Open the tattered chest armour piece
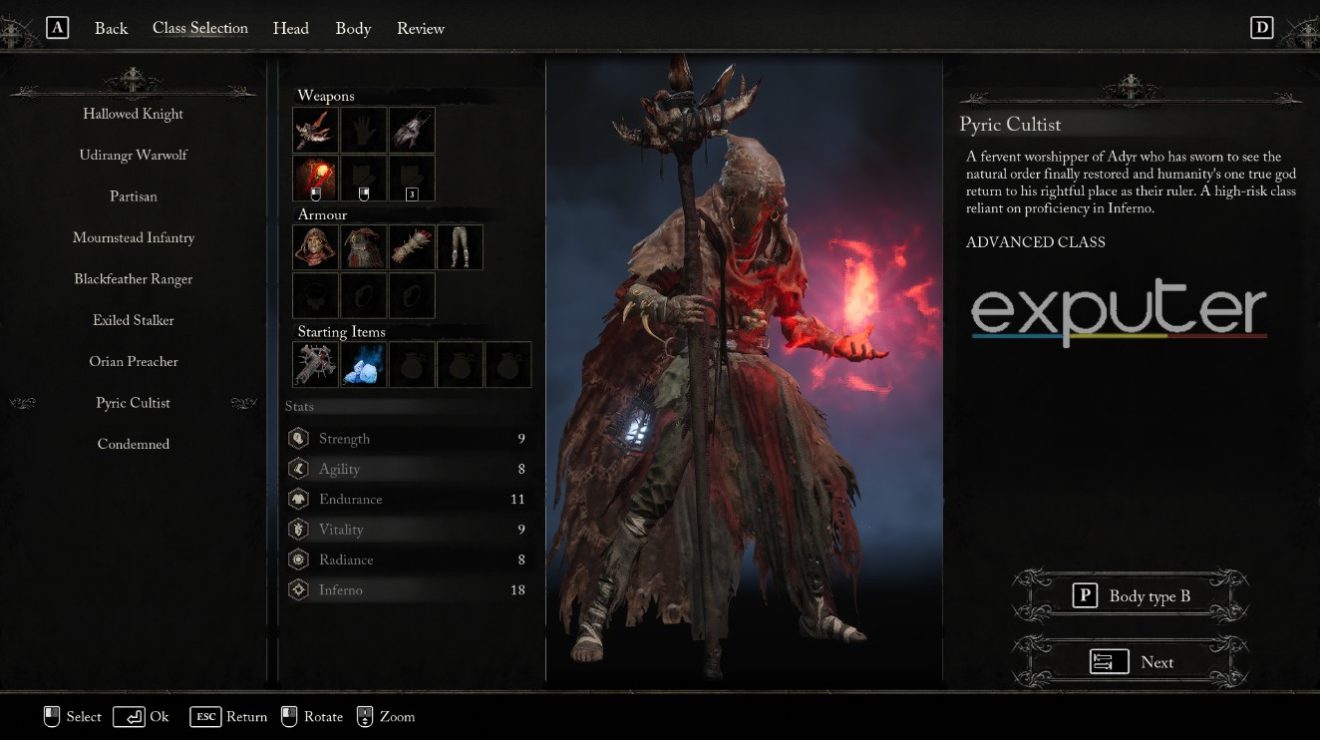 (364, 247)
